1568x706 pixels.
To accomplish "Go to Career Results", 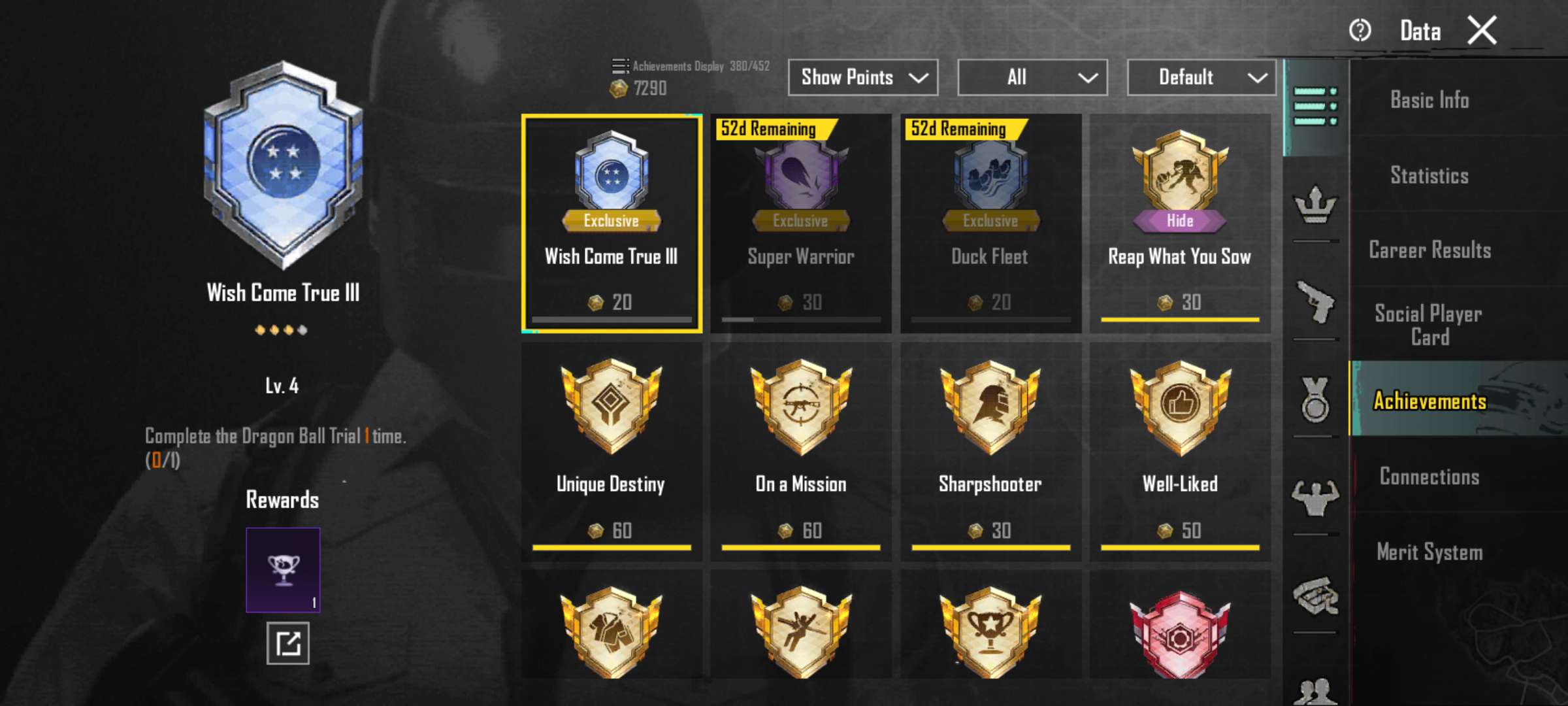I will 1429,250.
